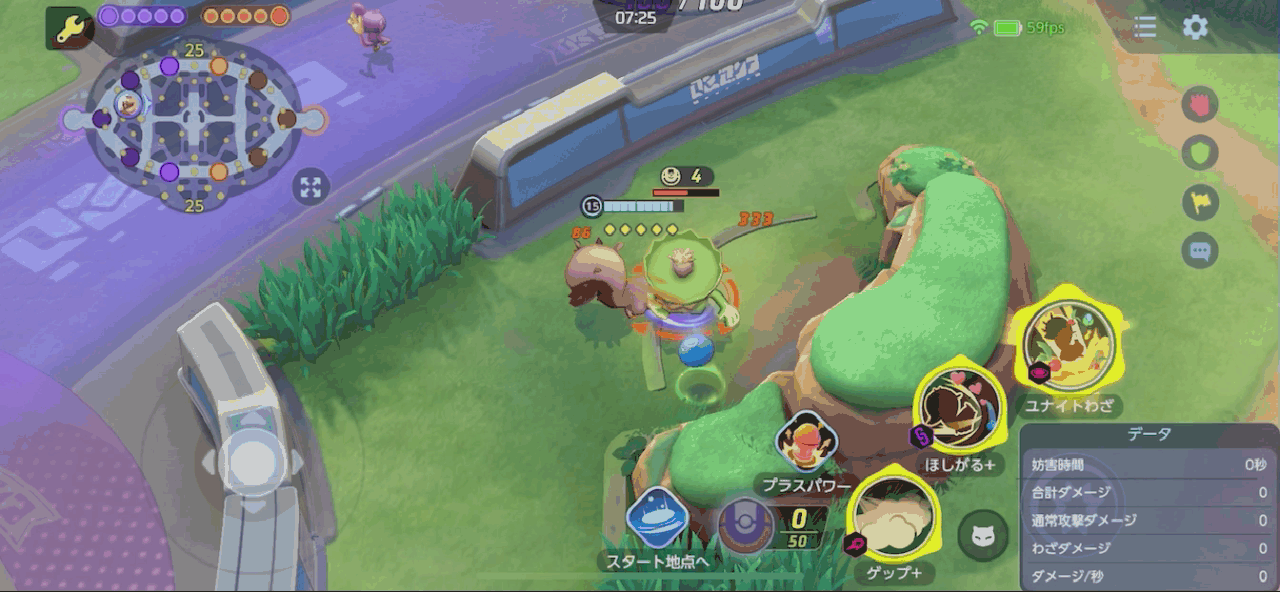The width and height of the screenshot is (1280, 592).
Task: Use the ほしがる+ move
Action: tap(960, 410)
